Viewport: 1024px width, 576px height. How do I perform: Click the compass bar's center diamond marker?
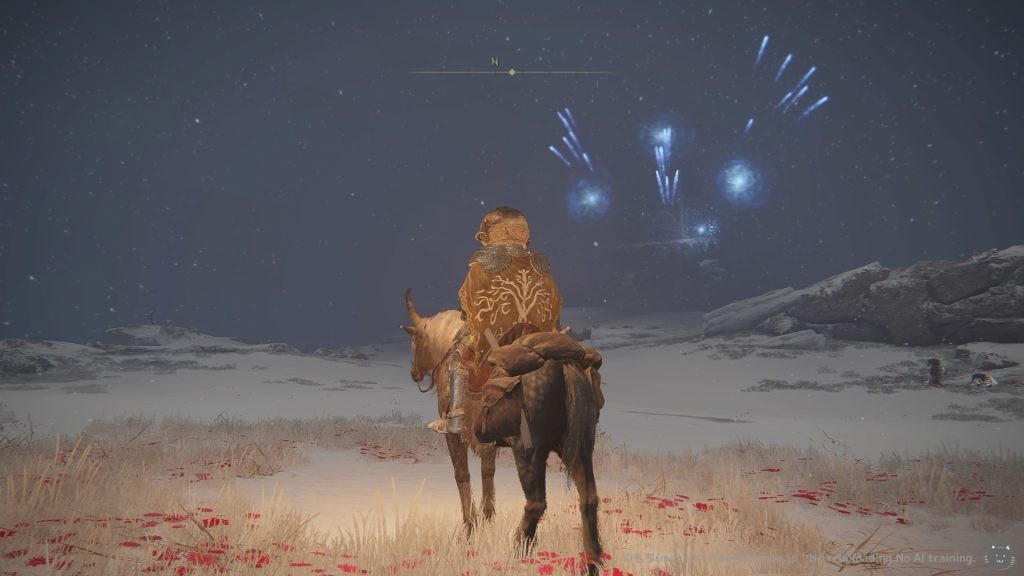tap(512, 72)
